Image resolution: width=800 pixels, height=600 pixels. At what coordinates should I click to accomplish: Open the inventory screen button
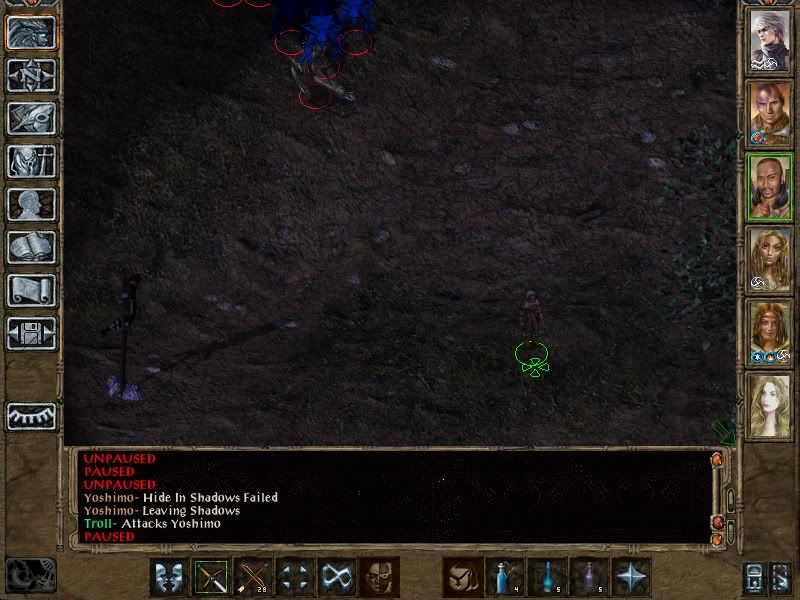coord(32,161)
